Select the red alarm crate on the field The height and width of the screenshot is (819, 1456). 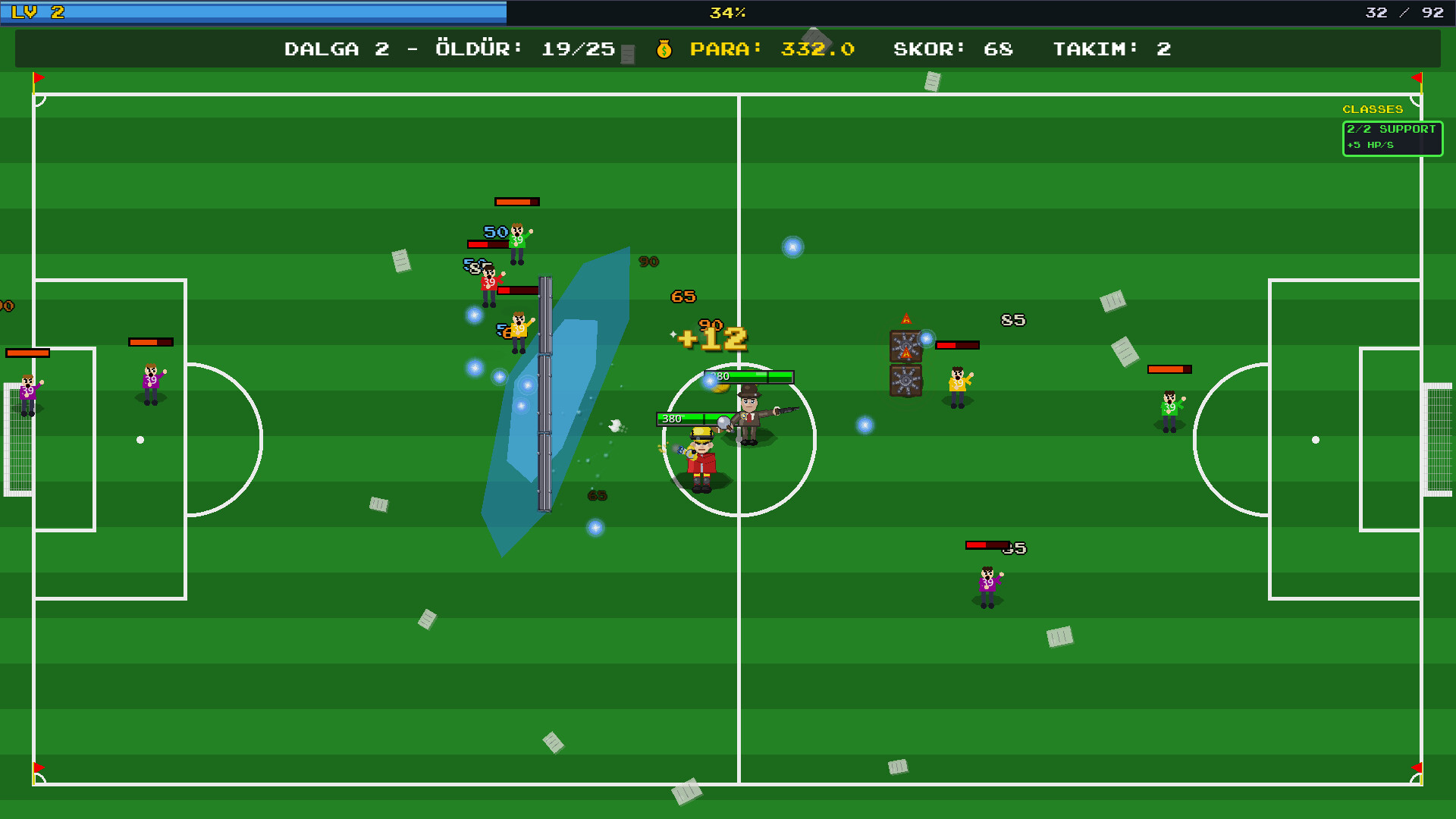(905, 346)
